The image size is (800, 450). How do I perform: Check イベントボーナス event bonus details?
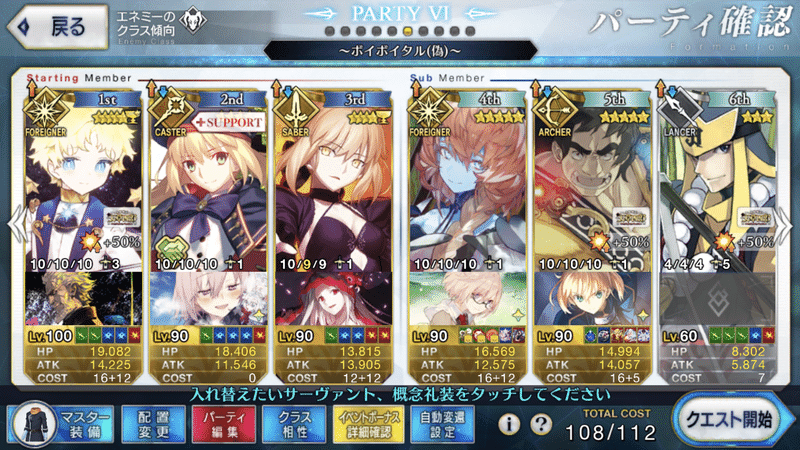(367, 423)
